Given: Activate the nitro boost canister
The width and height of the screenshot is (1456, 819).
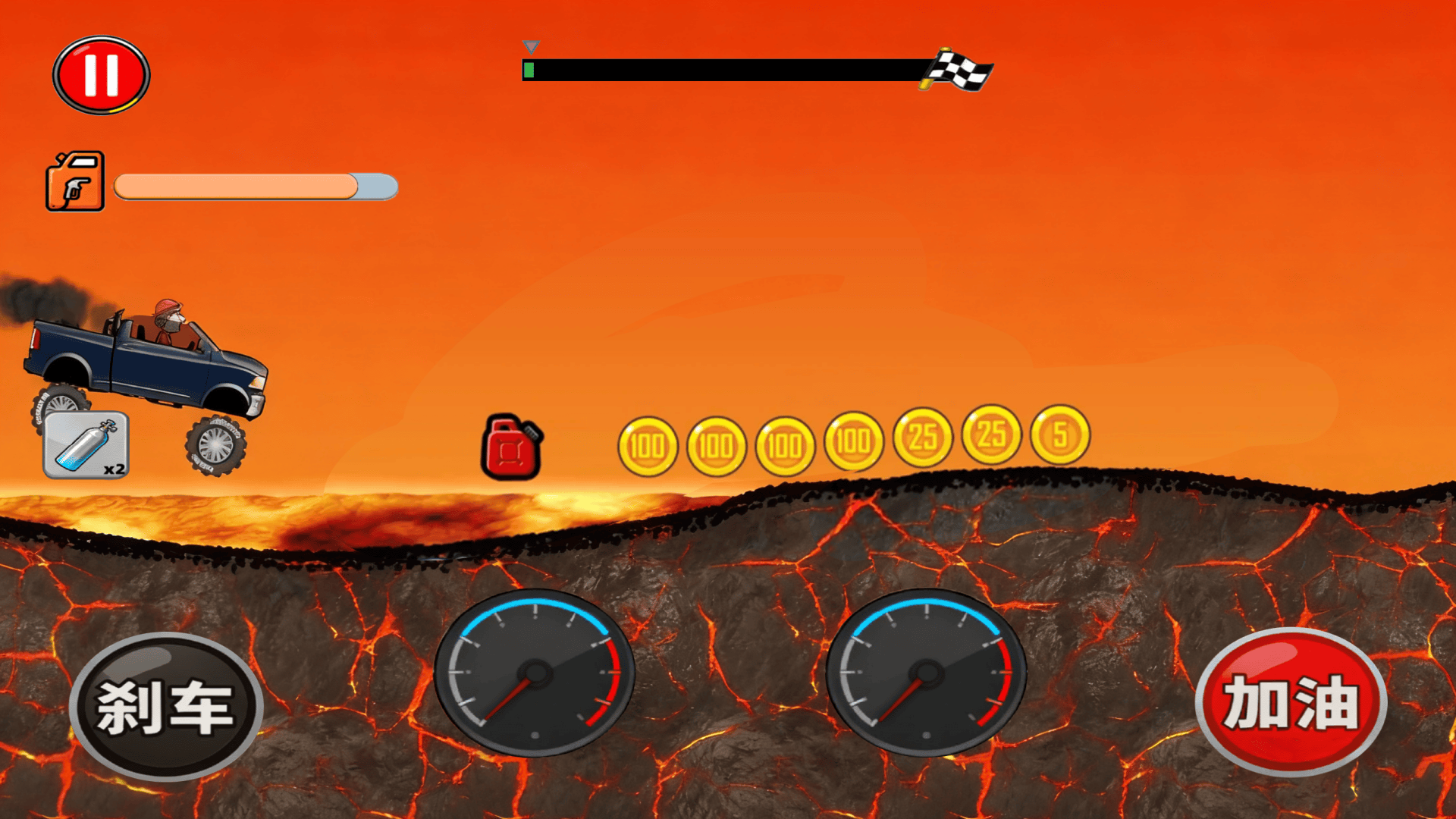Looking at the screenshot, I should [86, 445].
